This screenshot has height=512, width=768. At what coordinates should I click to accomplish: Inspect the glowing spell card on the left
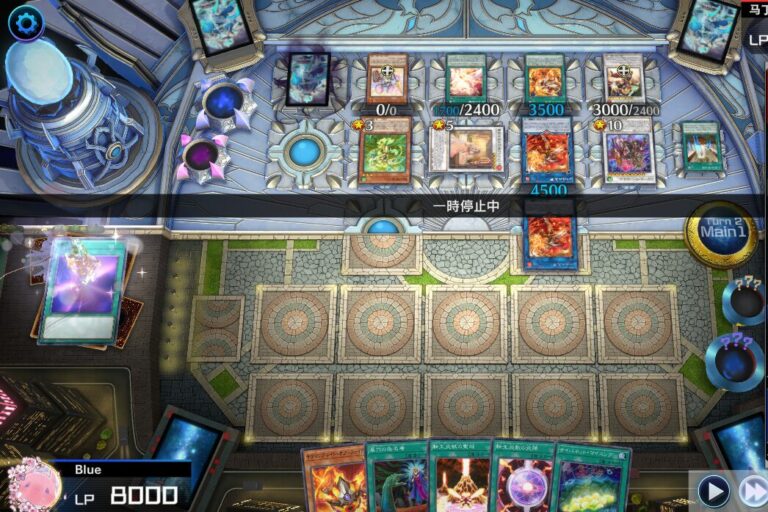pyautogui.click(x=83, y=291)
